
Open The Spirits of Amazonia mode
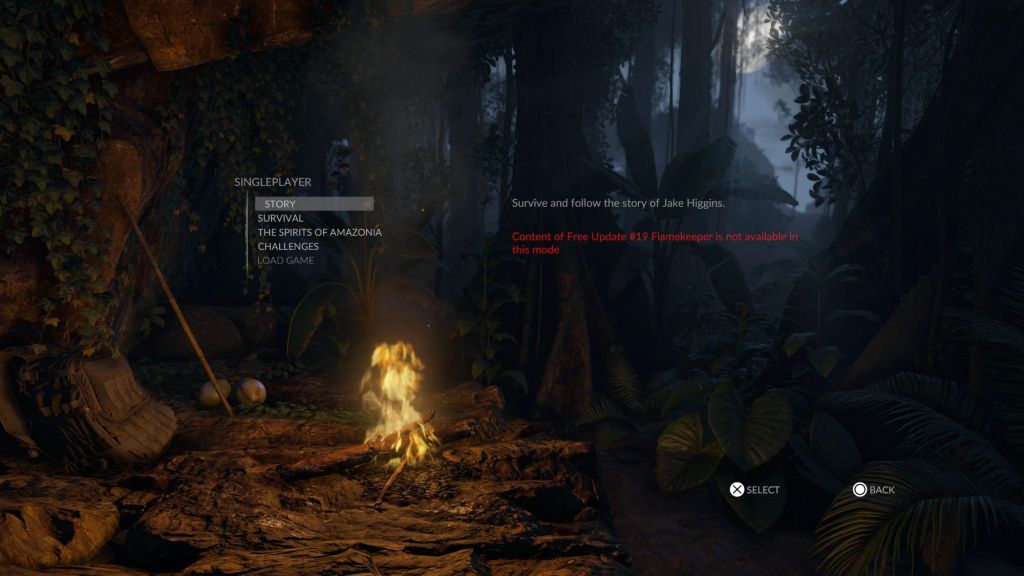[319, 232]
